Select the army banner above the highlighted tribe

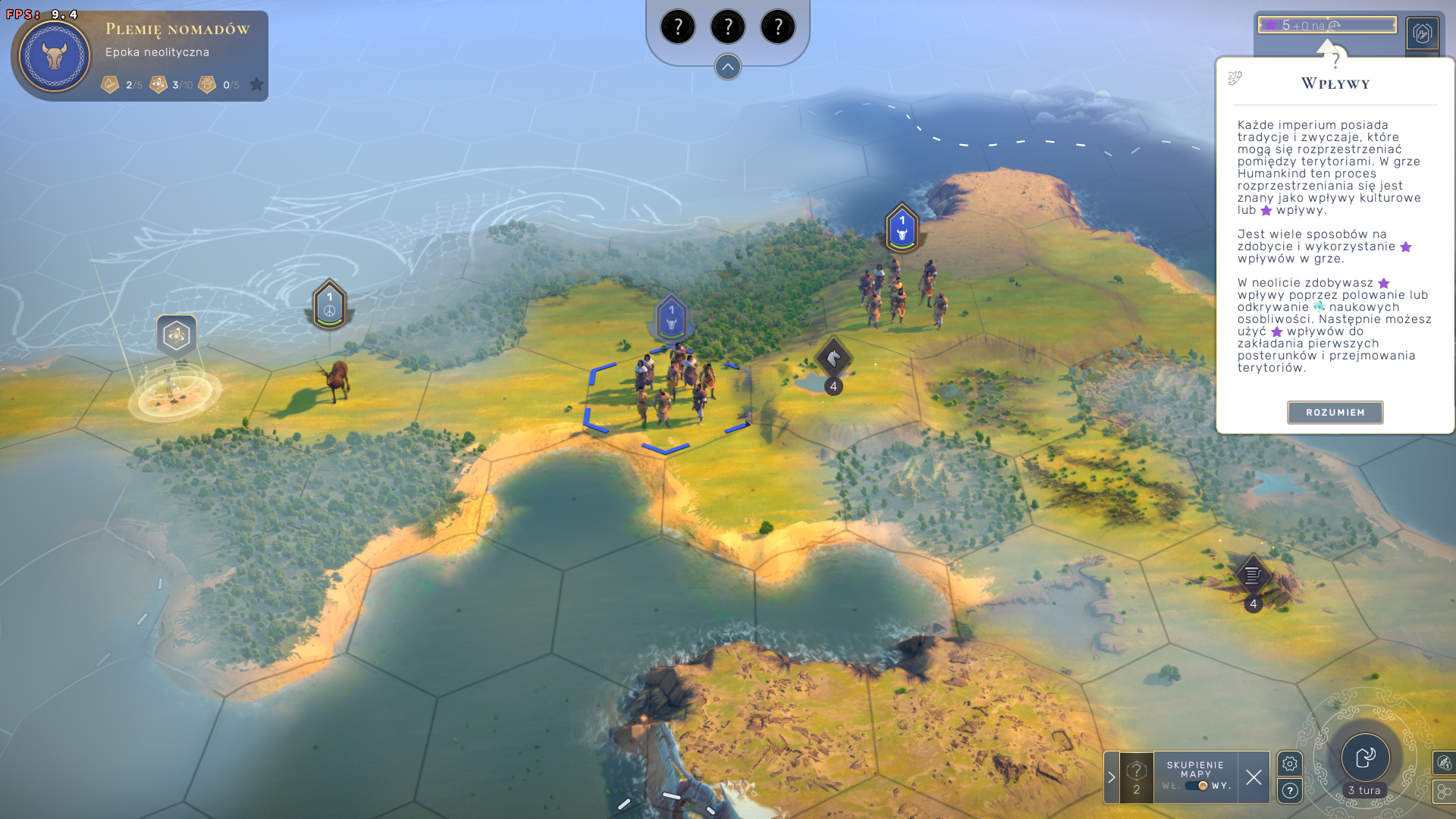671,316
